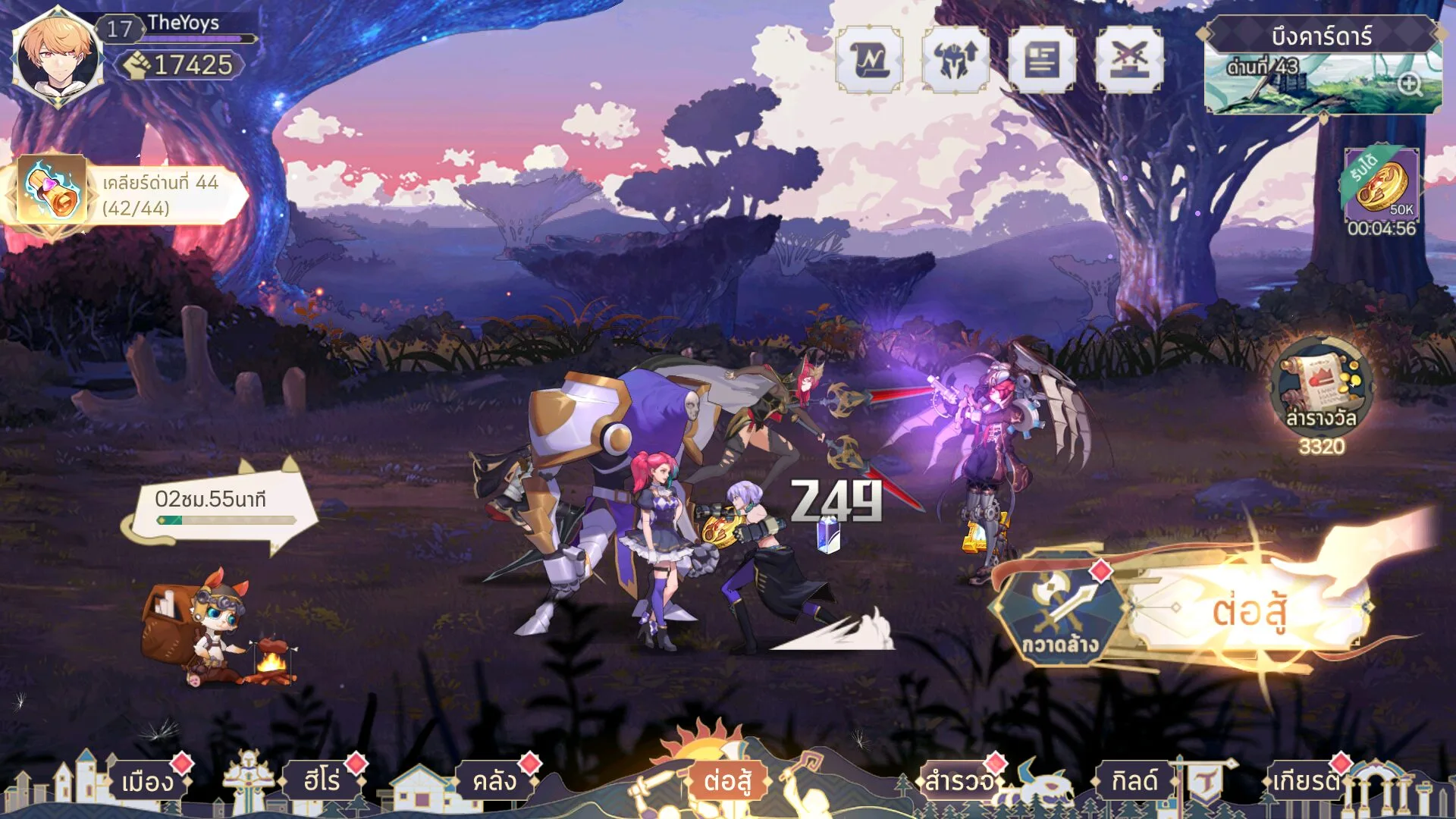The height and width of the screenshot is (819, 1456).
Task: Switch to the ฮีโร่ heroes tab
Action: click(322, 781)
